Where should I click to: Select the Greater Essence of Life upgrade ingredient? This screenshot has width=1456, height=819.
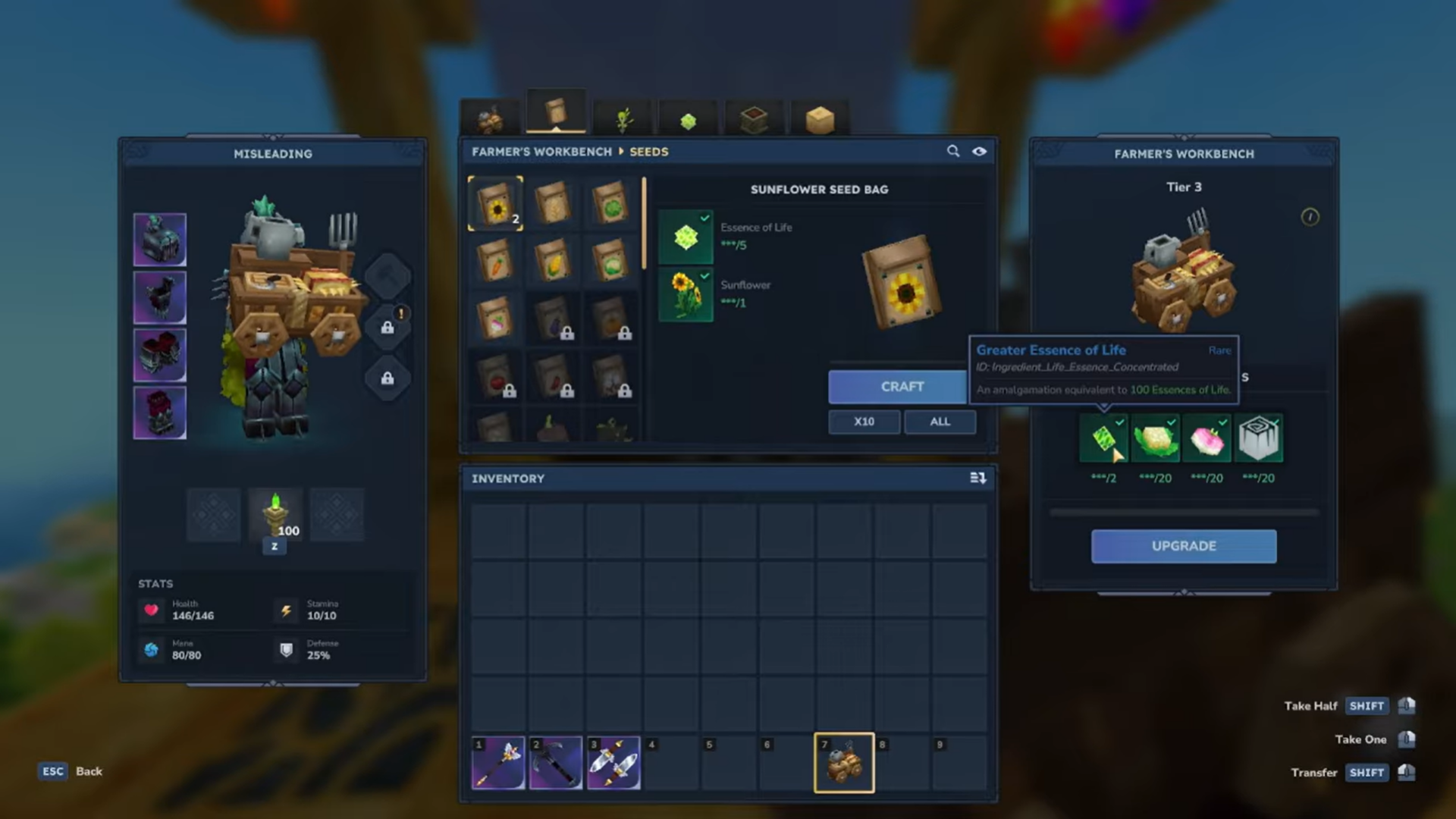[x=1103, y=438]
